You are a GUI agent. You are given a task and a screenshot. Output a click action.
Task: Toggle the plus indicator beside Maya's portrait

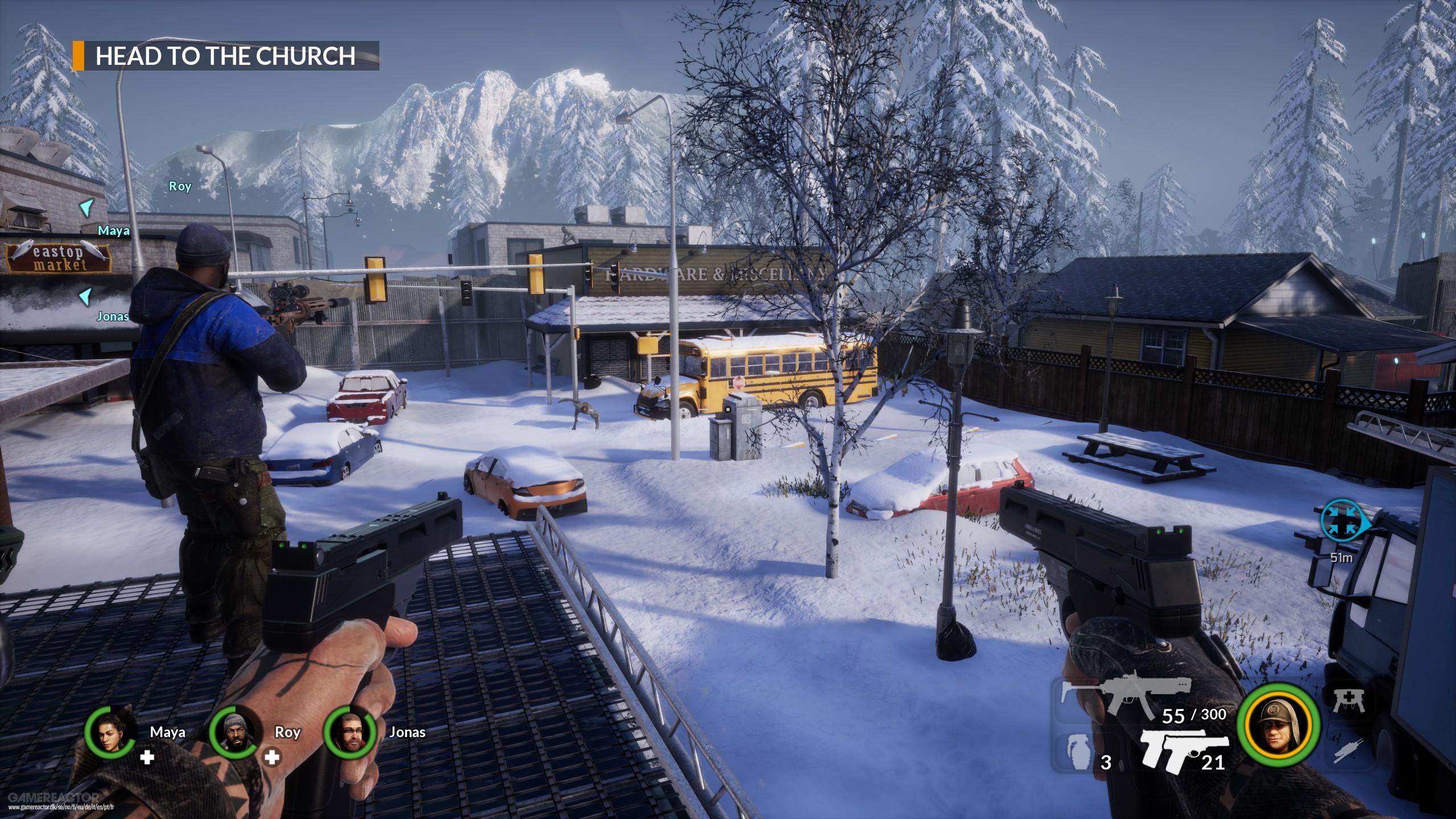click(148, 756)
